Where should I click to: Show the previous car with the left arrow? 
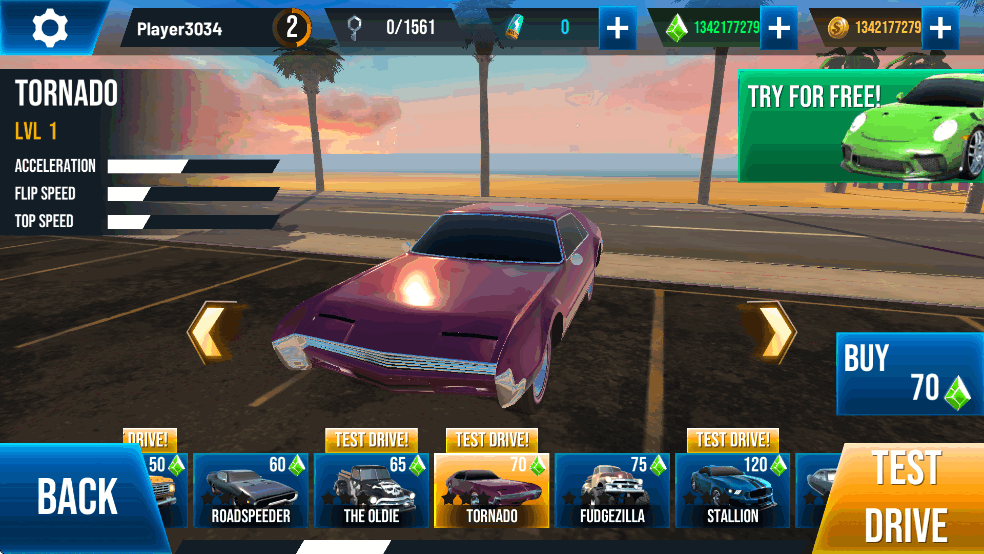pyautogui.click(x=212, y=332)
